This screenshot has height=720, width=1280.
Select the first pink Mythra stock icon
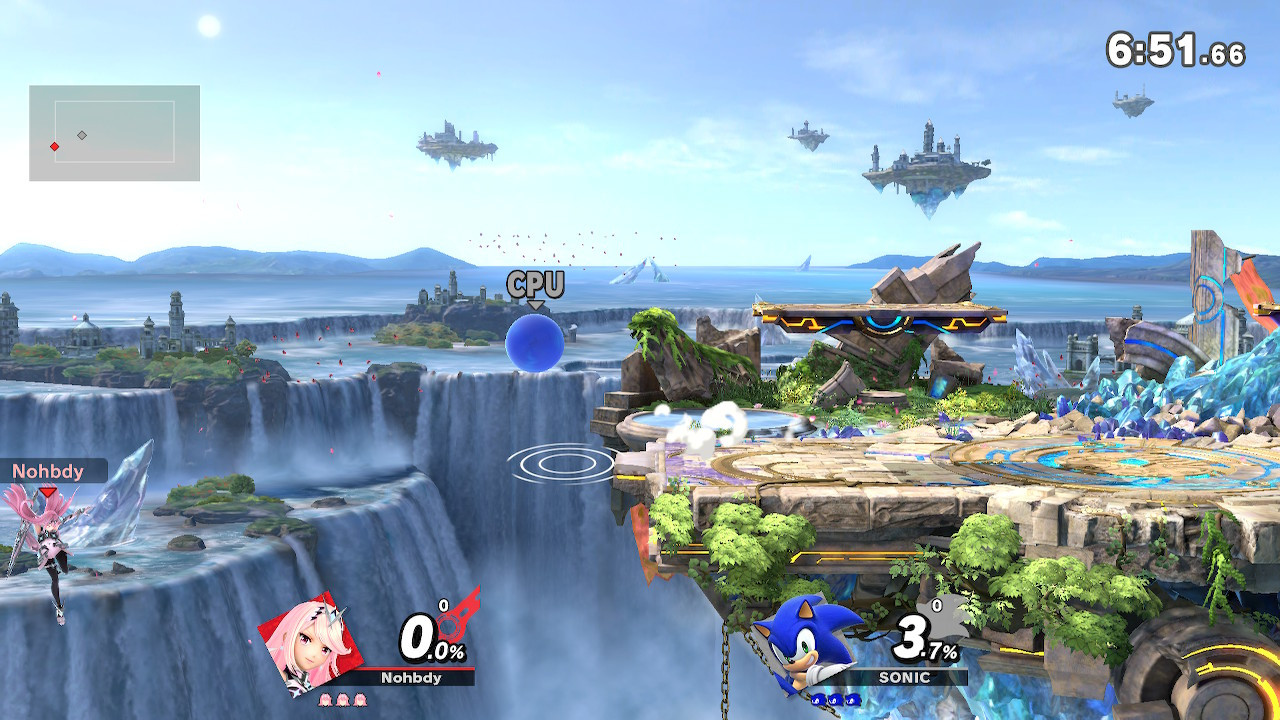[325, 699]
